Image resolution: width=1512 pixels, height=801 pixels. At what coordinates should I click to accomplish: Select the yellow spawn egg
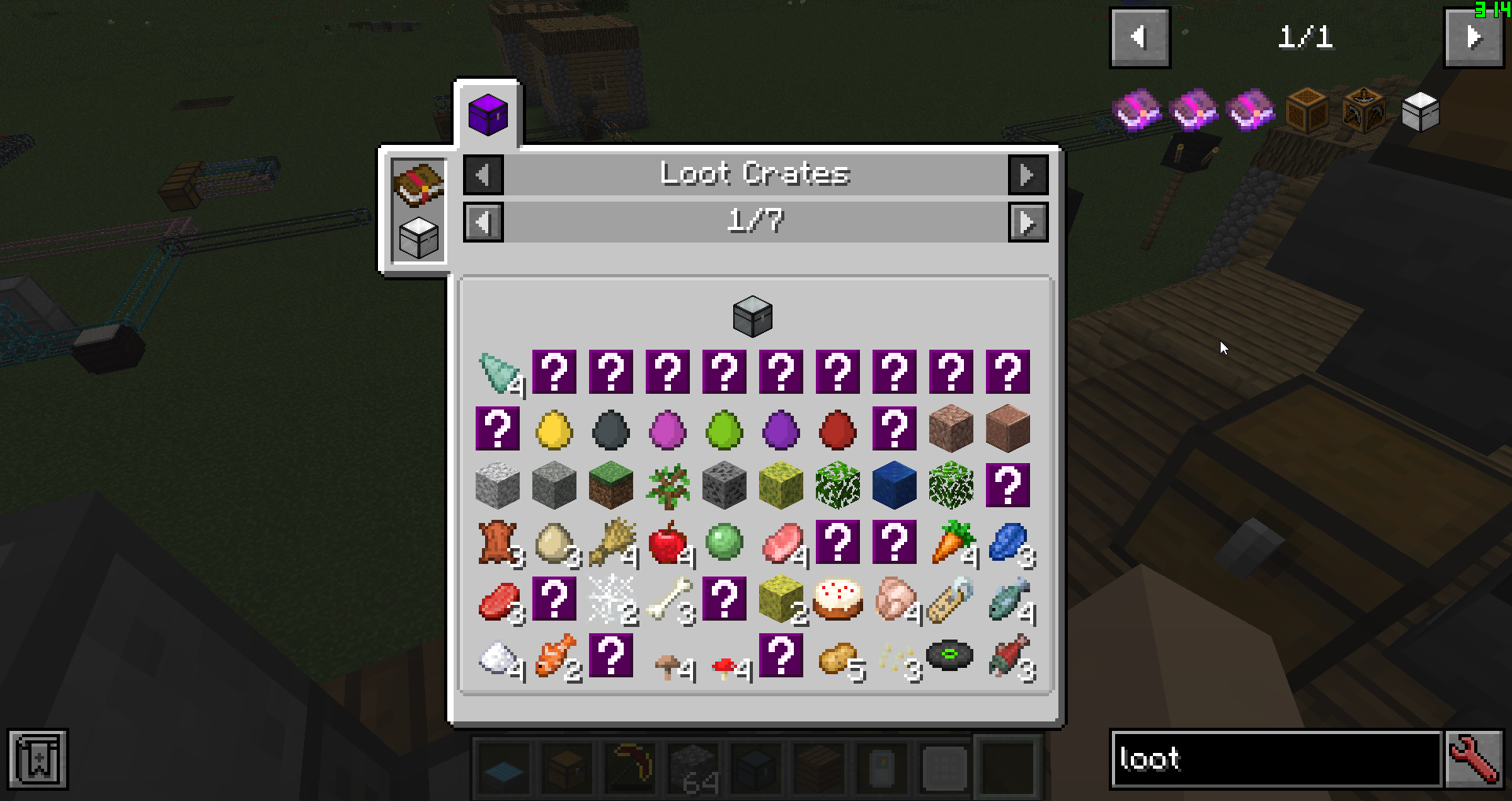pos(554,429)
